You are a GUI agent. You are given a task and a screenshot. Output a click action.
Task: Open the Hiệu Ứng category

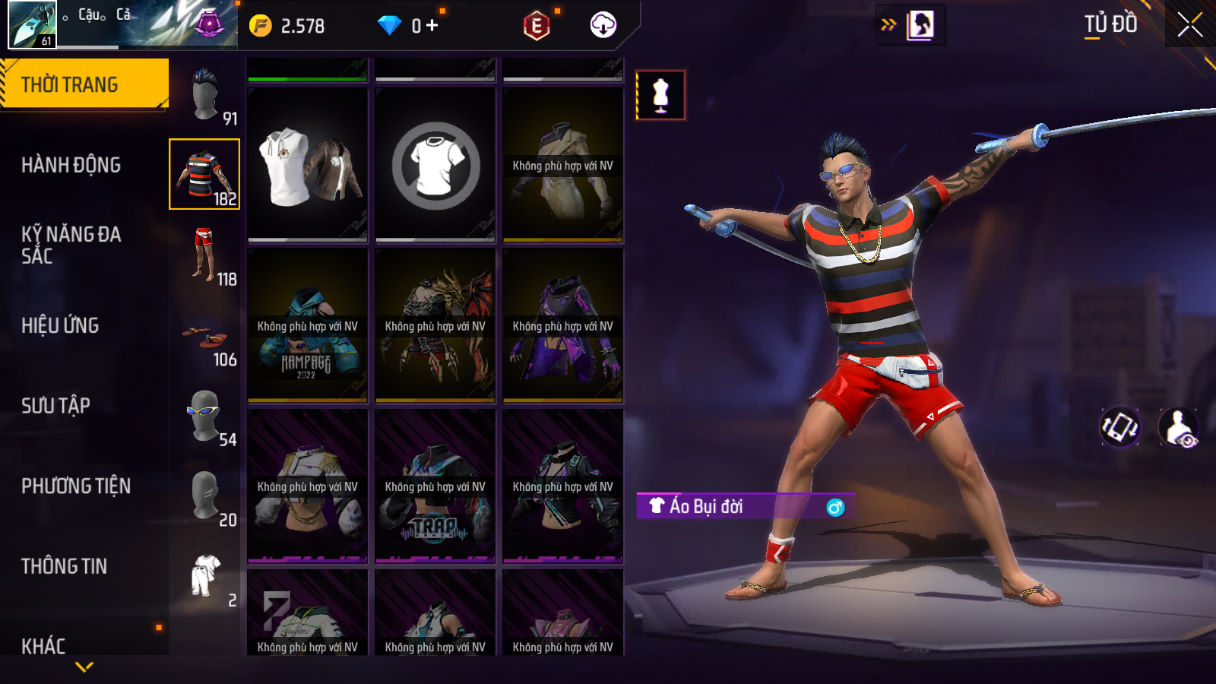tap(60, 325)
